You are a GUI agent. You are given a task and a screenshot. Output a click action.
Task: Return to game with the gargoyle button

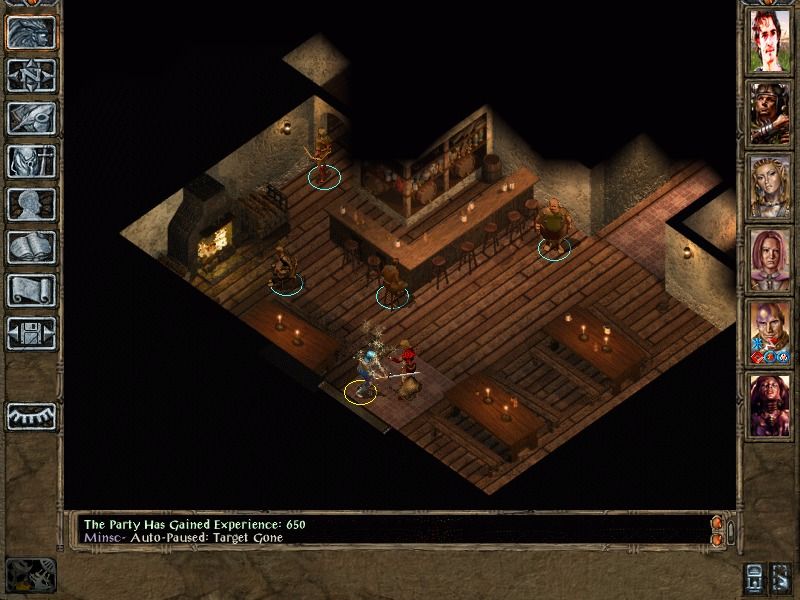coord(29,31)
